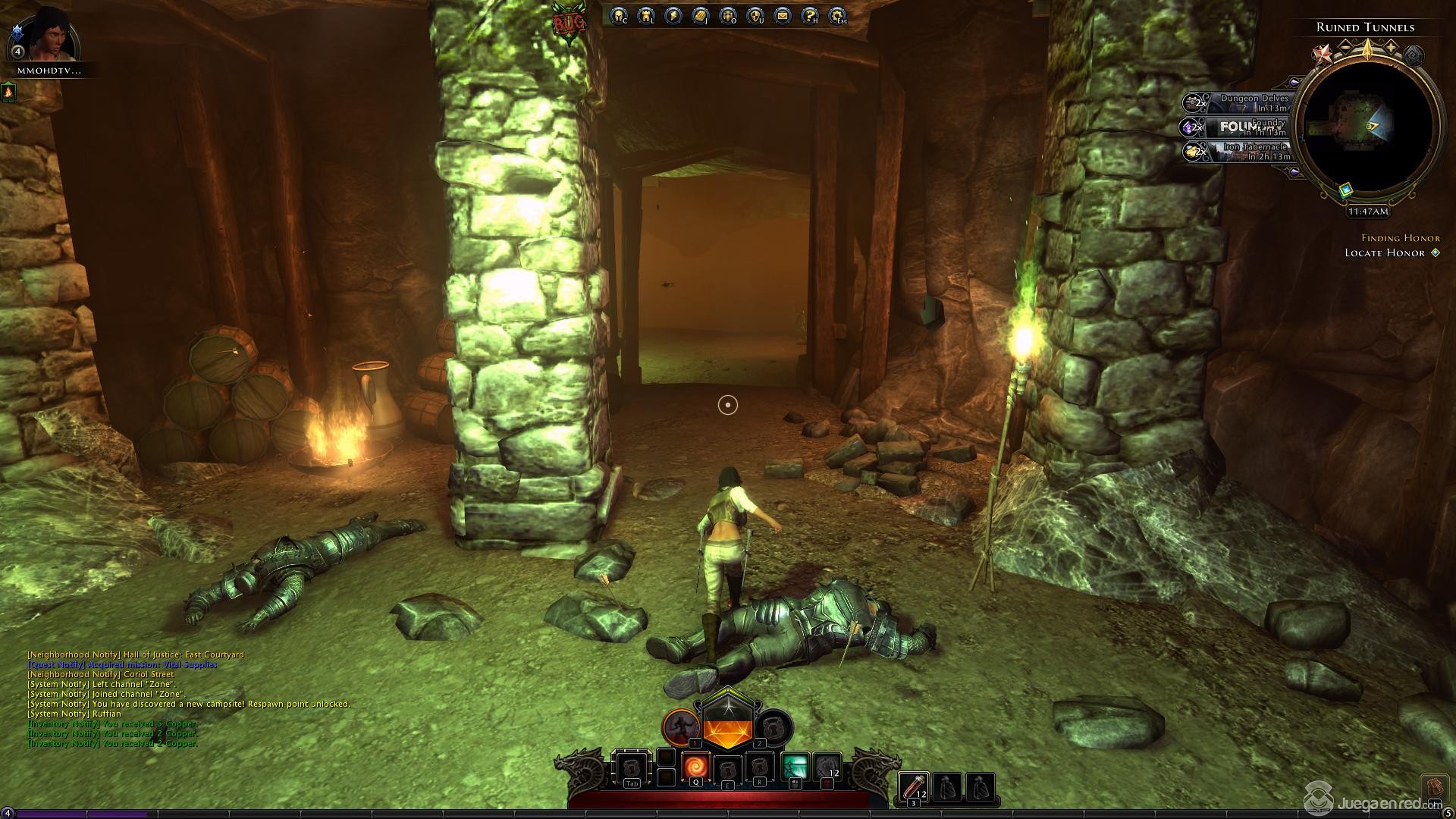Activate the orange swirl encounter power

tap(695, 767)
